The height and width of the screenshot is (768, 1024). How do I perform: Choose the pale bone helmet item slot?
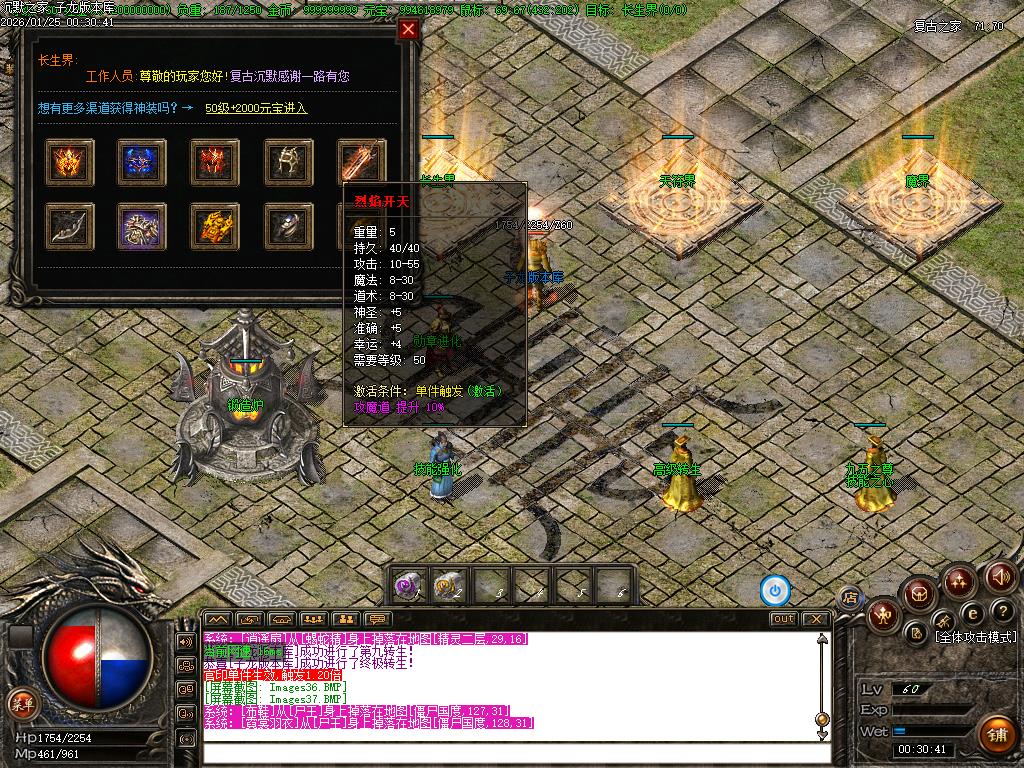click(289, 162)
